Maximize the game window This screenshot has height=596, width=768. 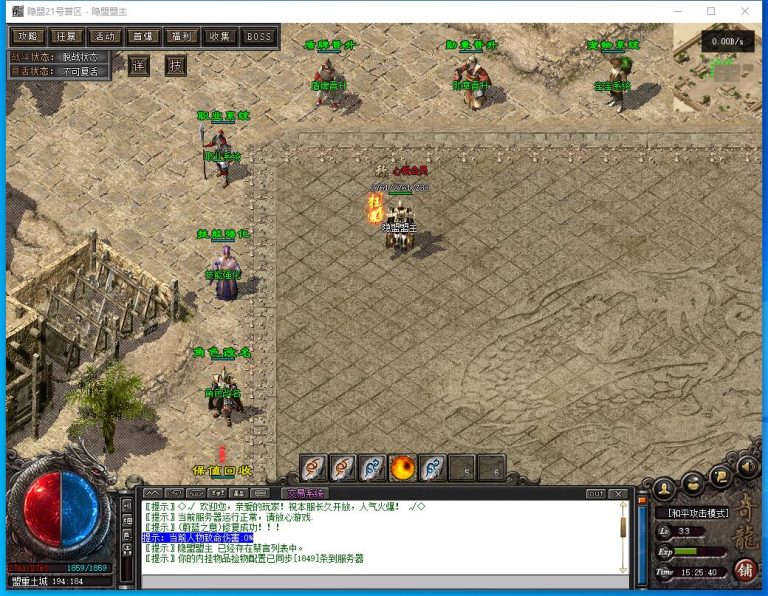[711, 11]
